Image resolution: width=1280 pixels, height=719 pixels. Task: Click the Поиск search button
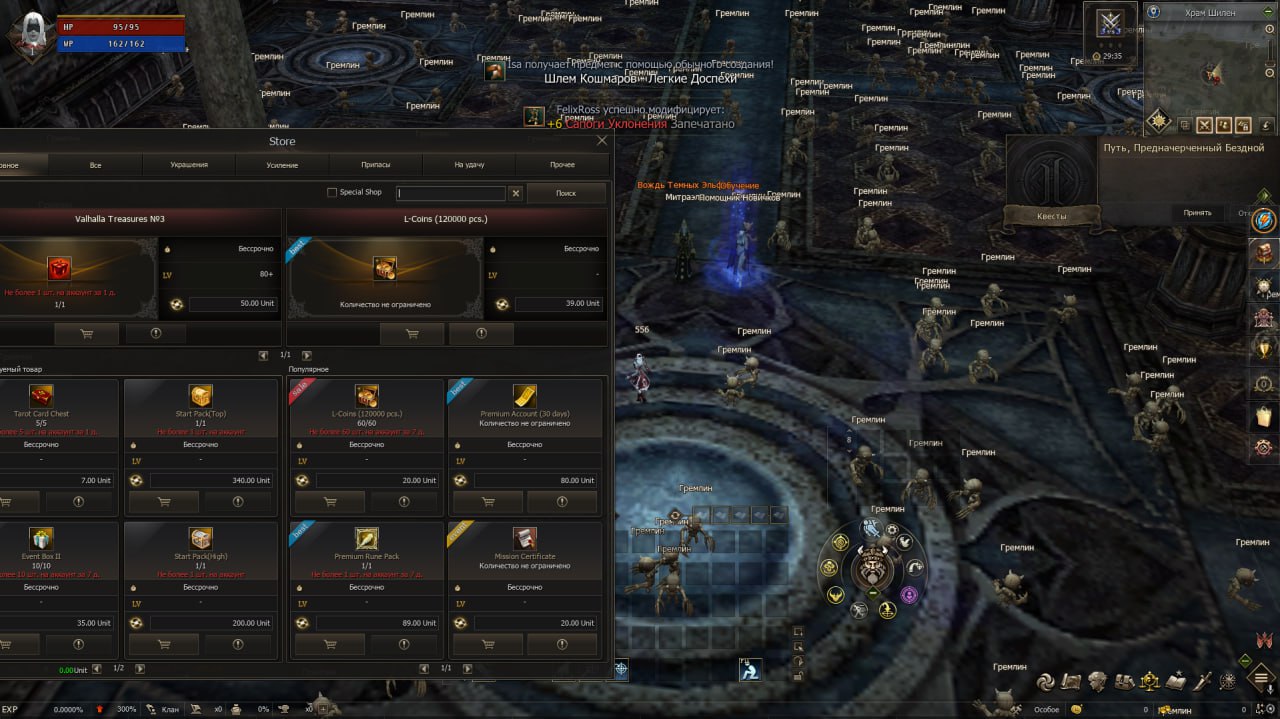pyautogui.click(x=565, y=193)
